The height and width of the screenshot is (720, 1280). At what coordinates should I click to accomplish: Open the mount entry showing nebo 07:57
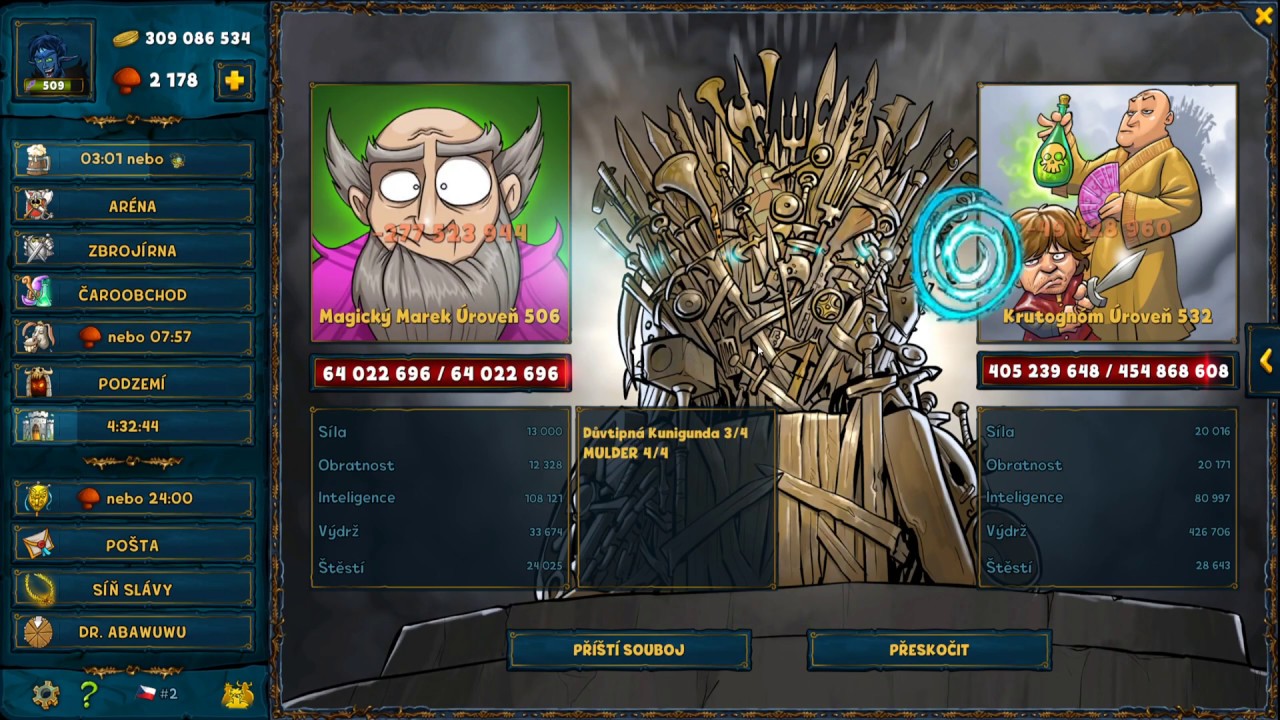point(133,337)
